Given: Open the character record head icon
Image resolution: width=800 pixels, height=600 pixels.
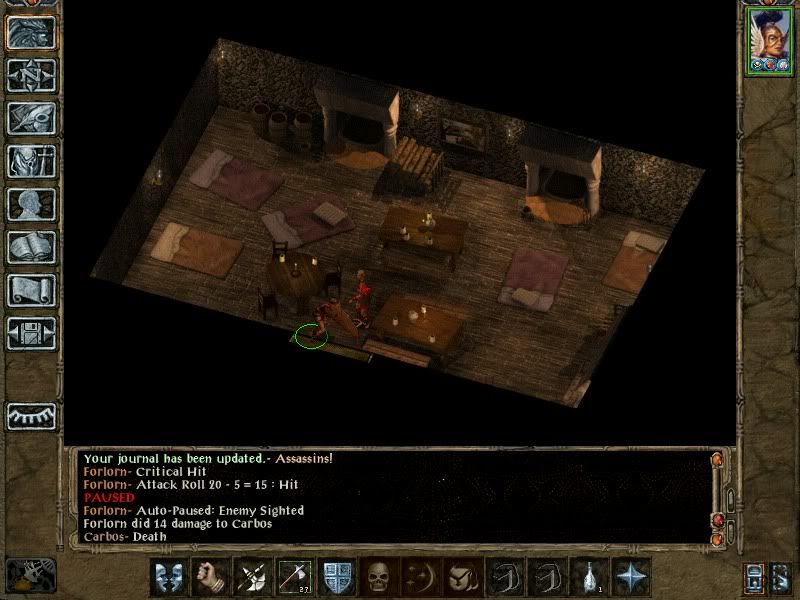Looking at the screenshot, I should 31,204.
